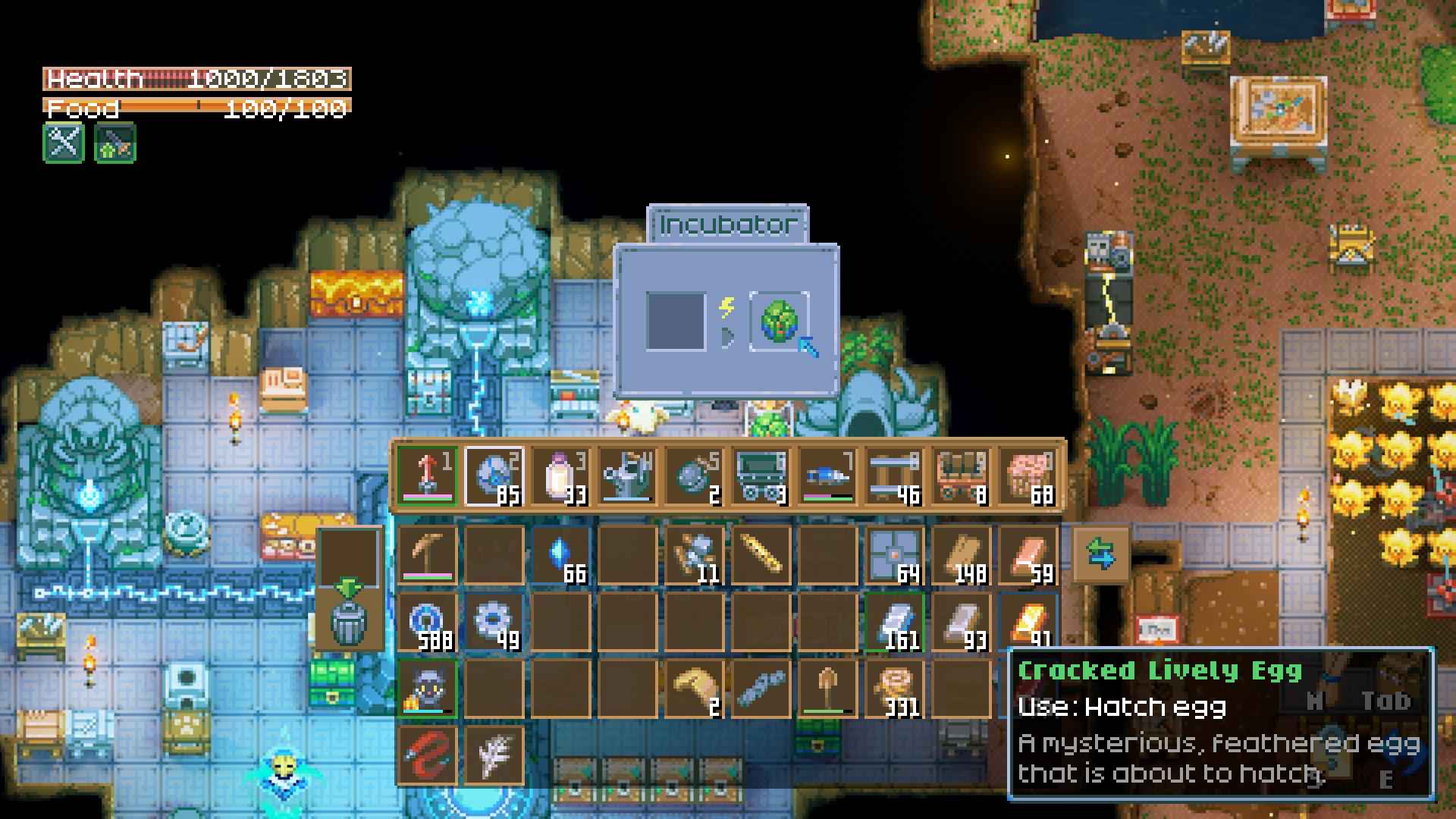1456x819 pixels.
Task: Select the red sword in hotbar slot 1
Action: pos(427,475)
